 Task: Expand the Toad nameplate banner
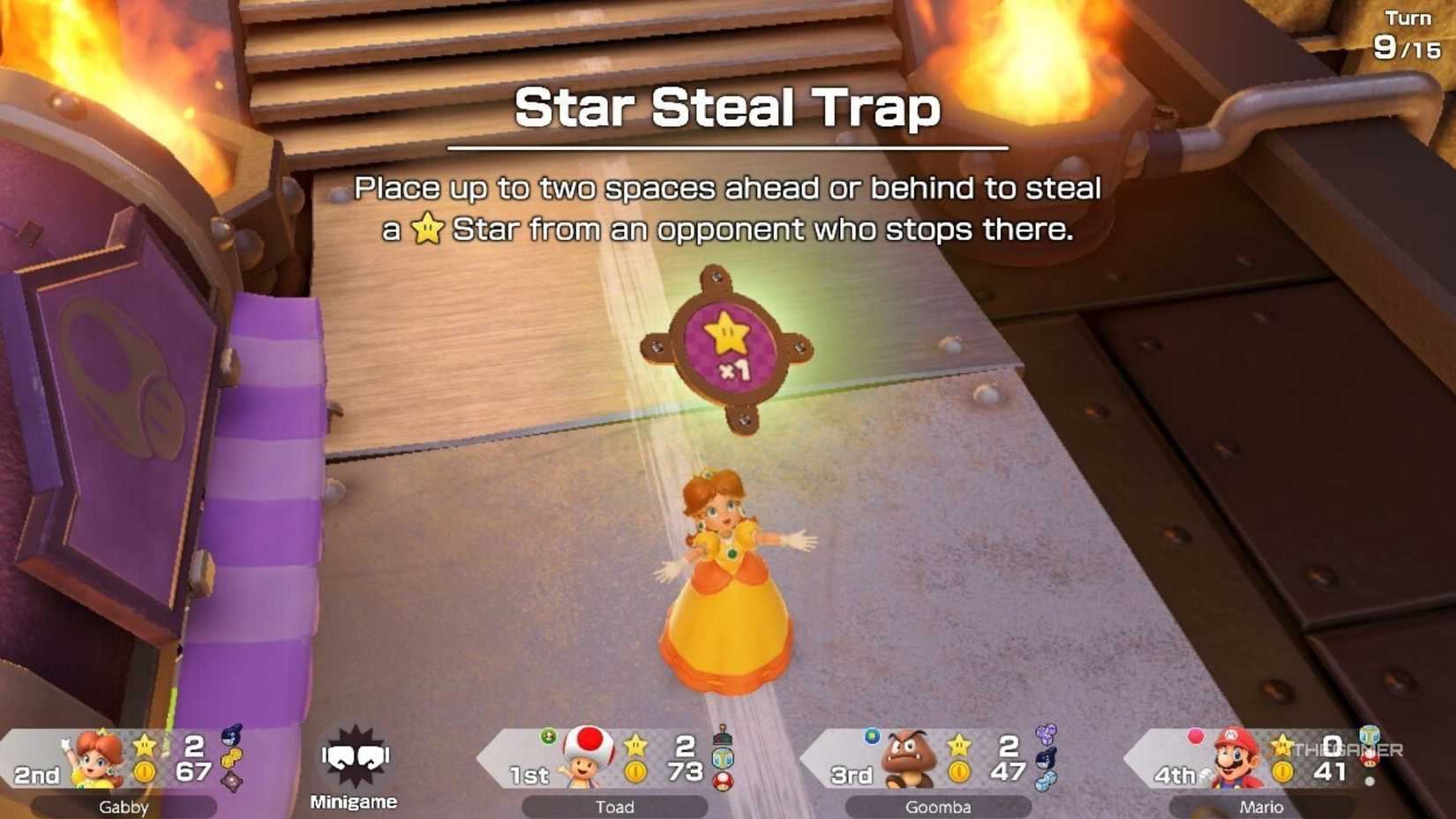(616, 806)
